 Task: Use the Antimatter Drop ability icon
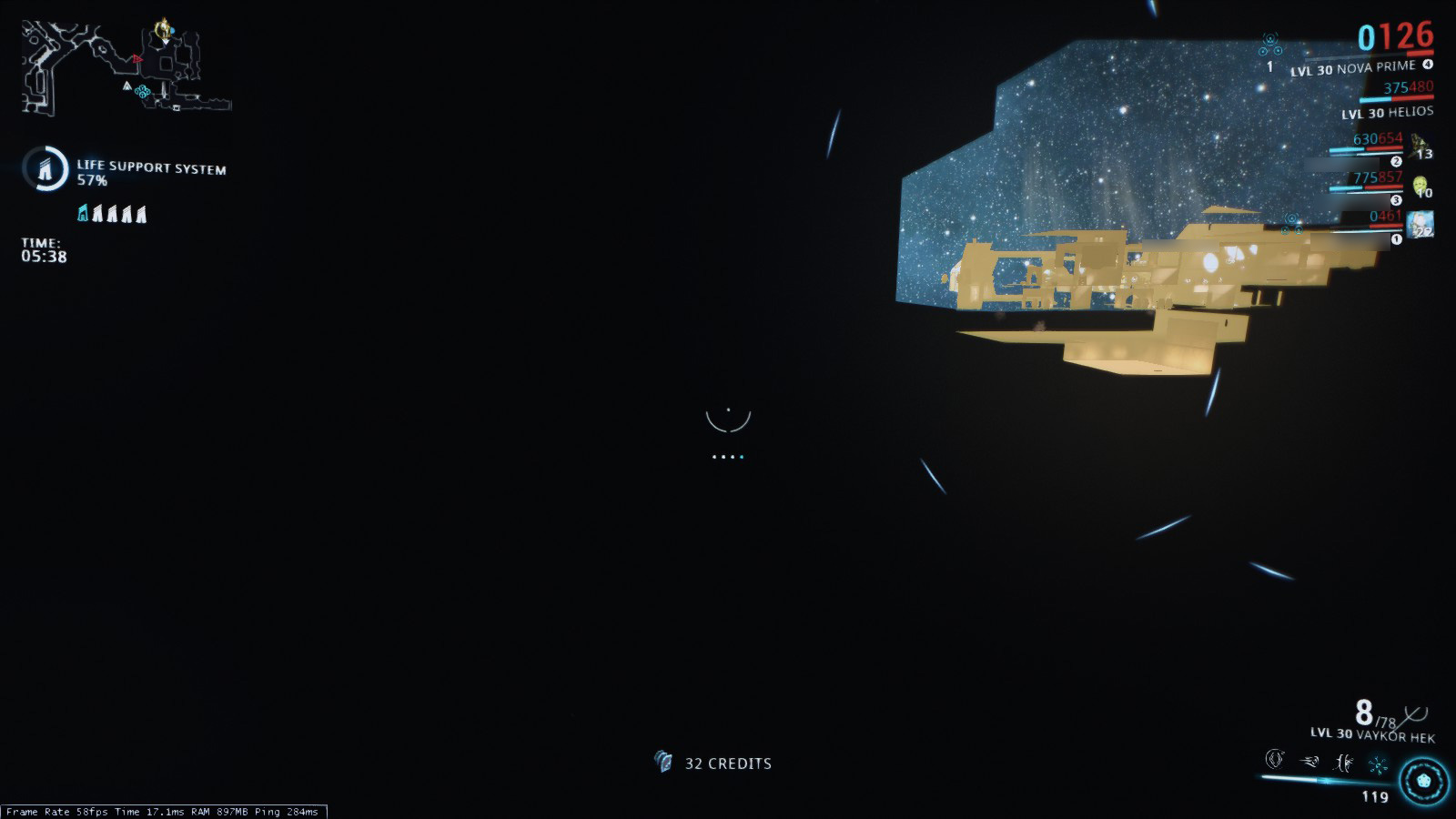[x=1309, y=762]
